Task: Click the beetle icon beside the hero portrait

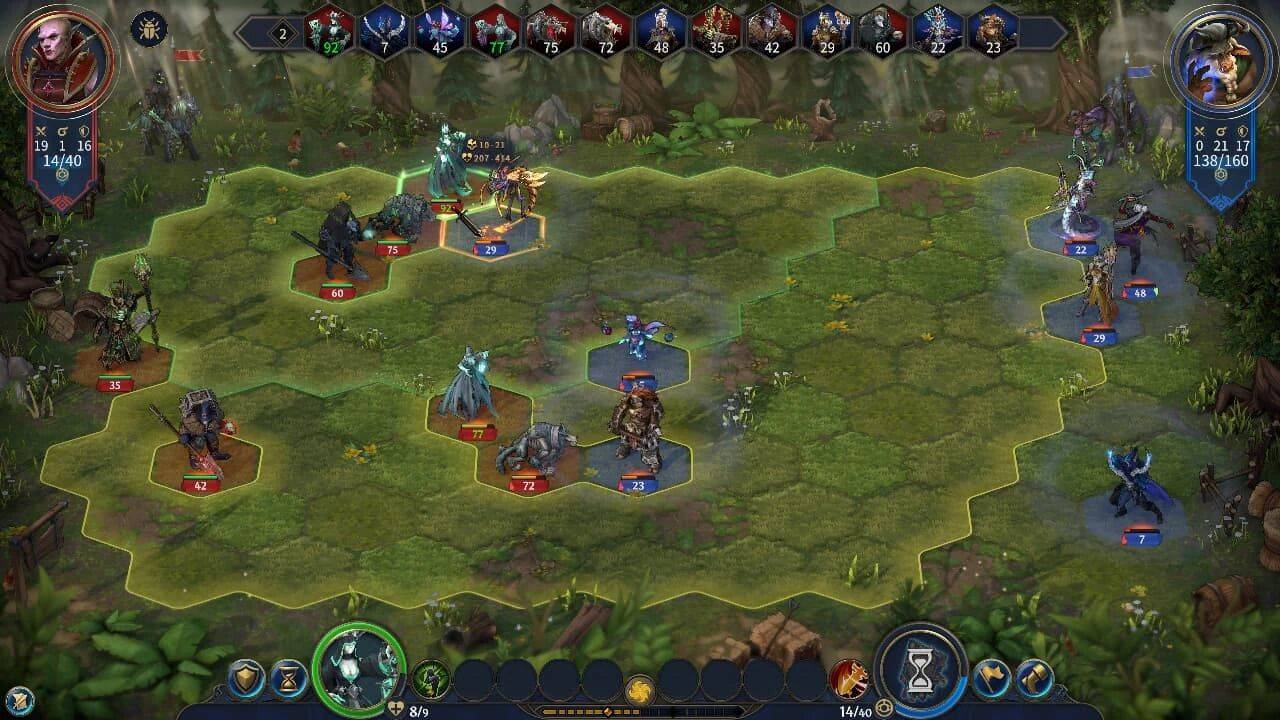Action: [x=148, y=28]
